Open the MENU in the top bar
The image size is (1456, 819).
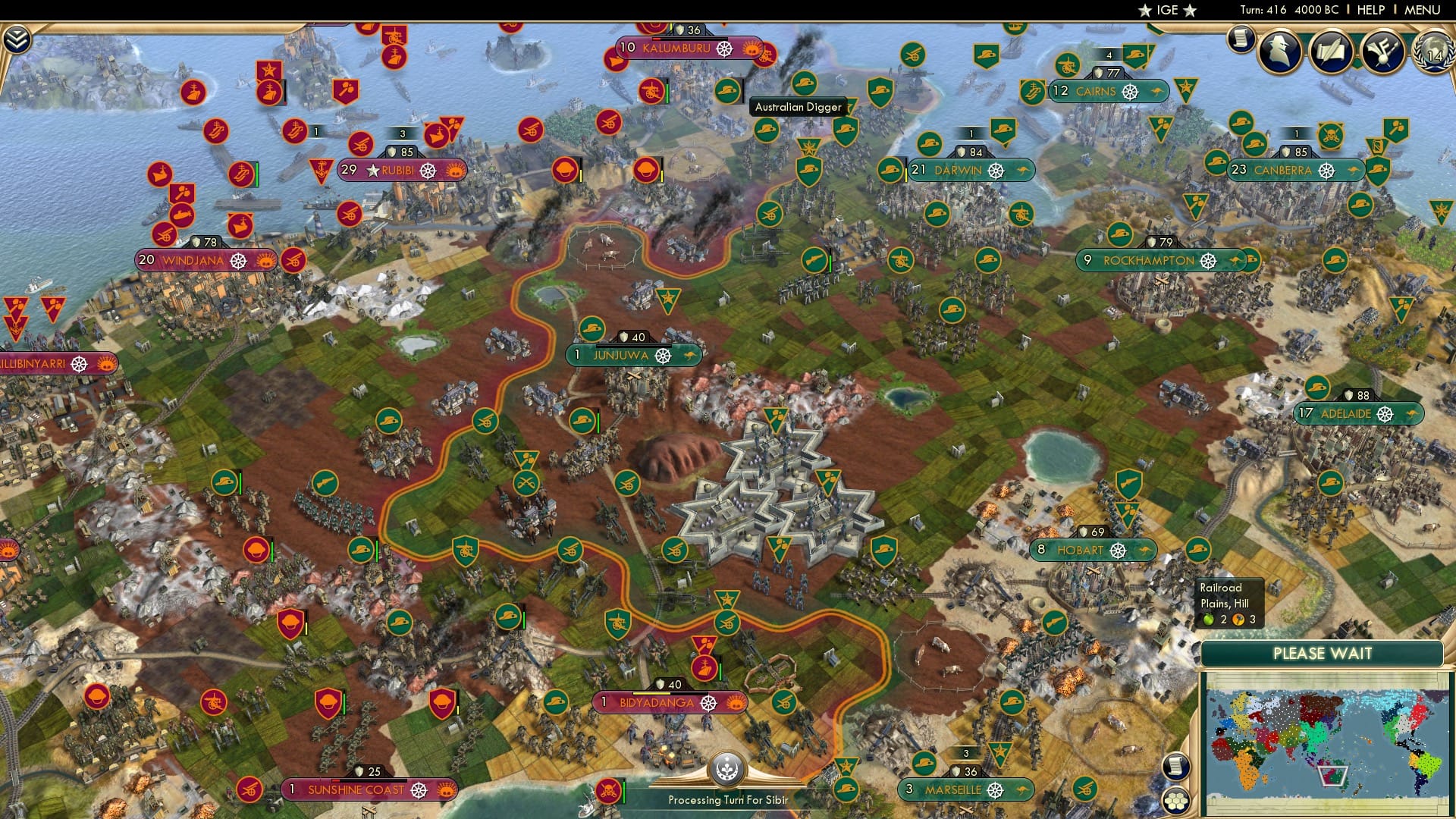1422,10
